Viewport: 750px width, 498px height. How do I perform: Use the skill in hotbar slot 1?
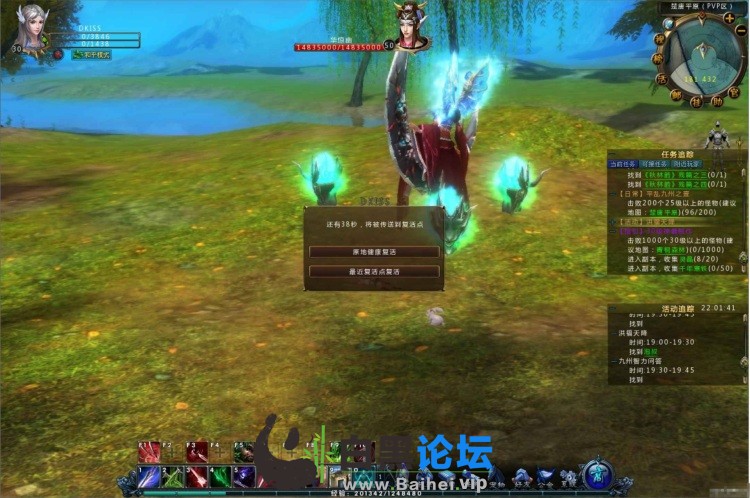tap(149, 476)
